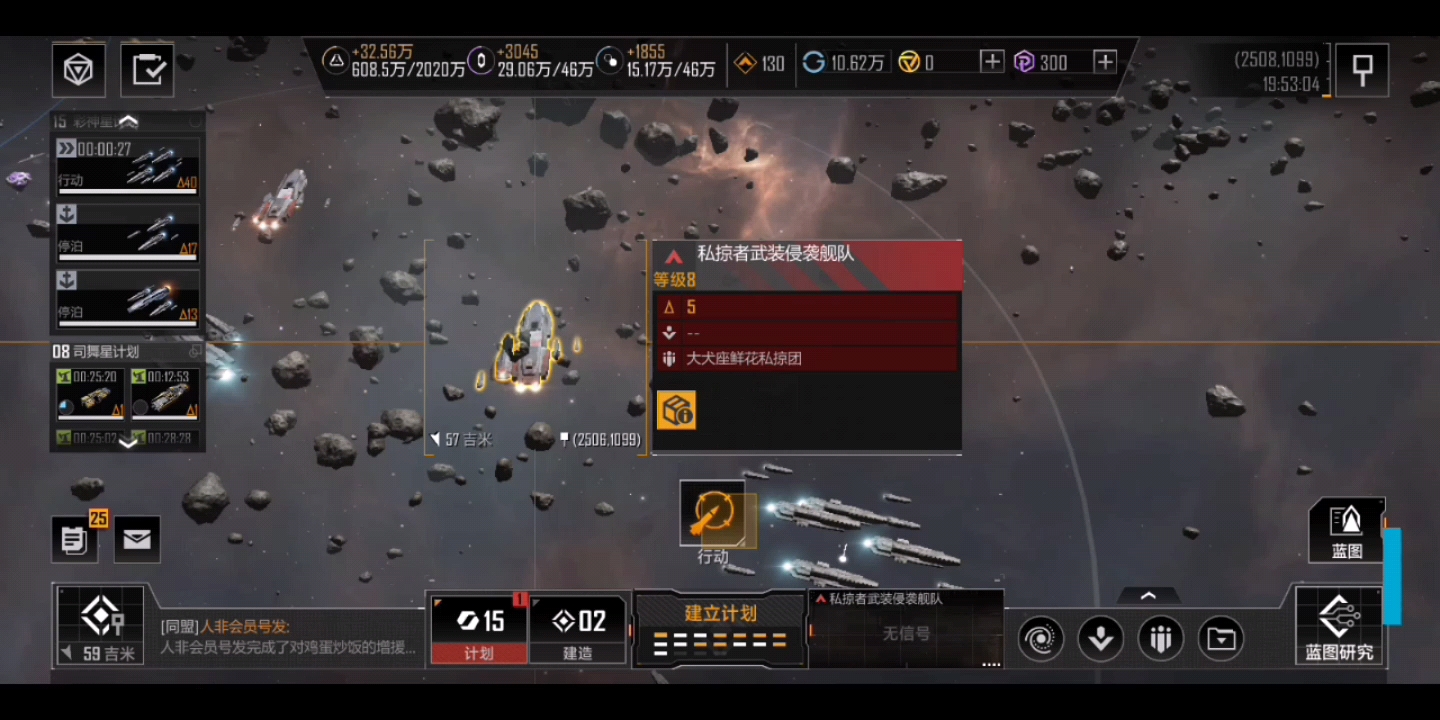
Task: Click the collect down-arrow icon in bottom bar
Action: (x=1100, y=637)
